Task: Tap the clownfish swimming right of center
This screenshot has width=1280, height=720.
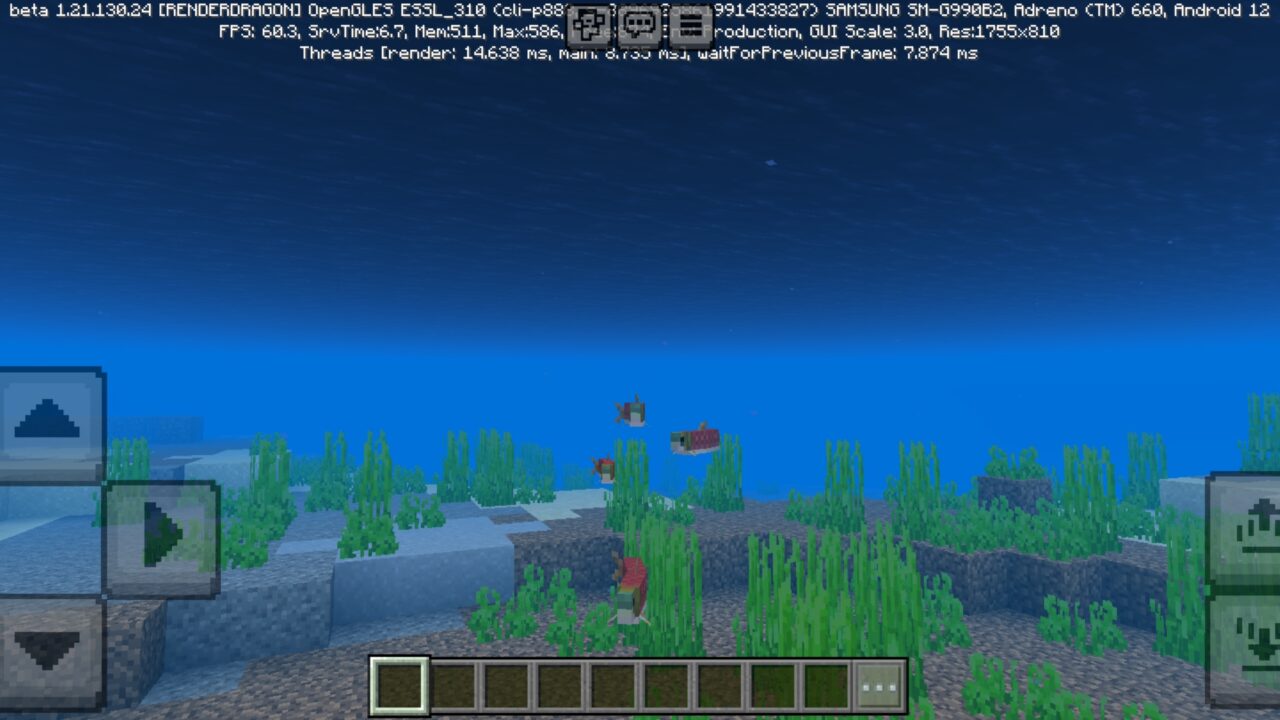Action: [695, 440]
